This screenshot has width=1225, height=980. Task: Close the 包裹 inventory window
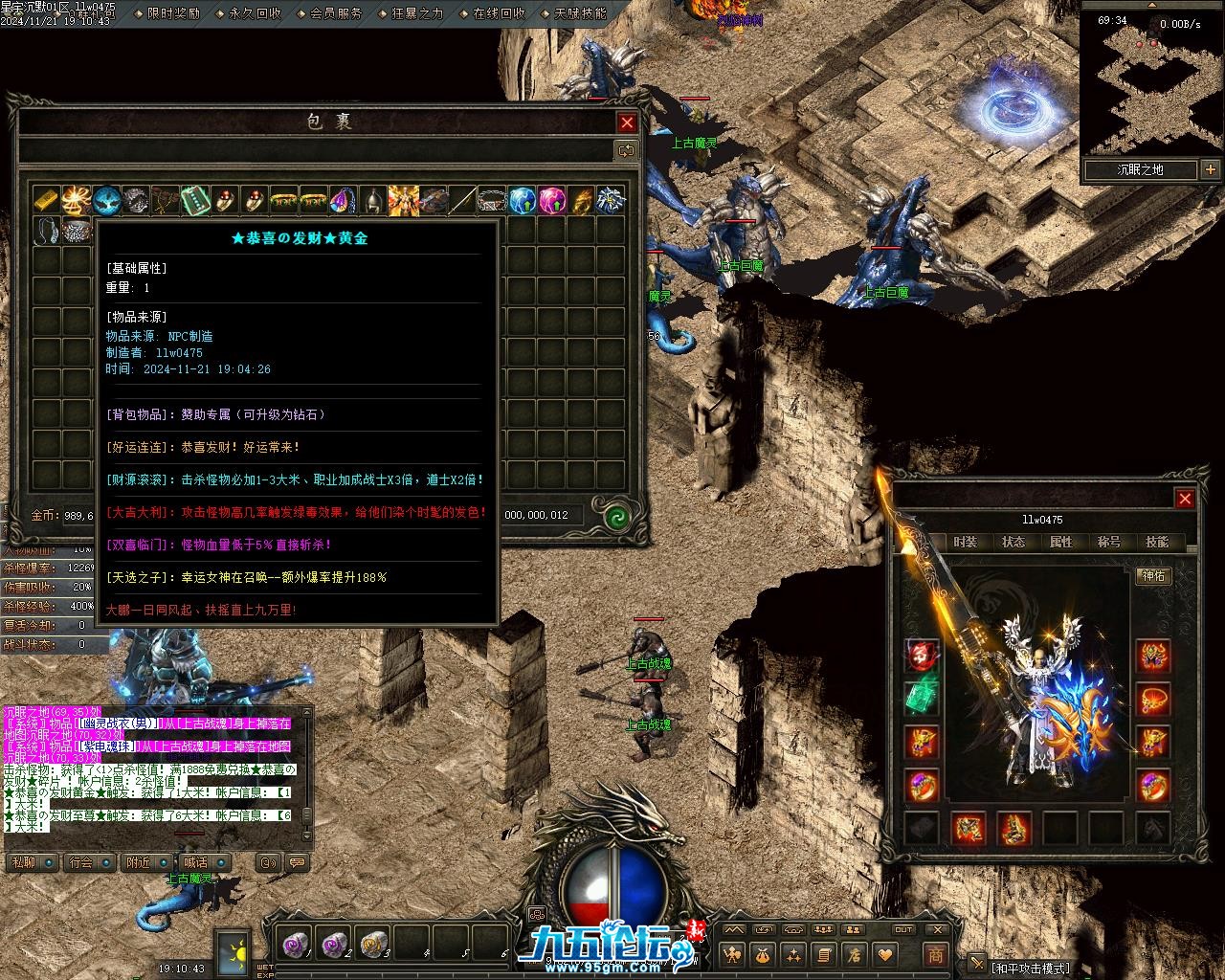pos(627,122)
